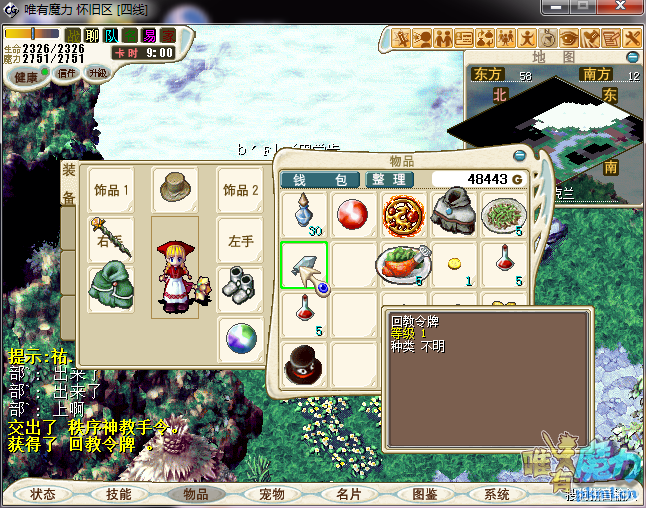Screen dimensions: 646x508
Task: Select the black bowler hat item
Action: click(x=304, y=364)
